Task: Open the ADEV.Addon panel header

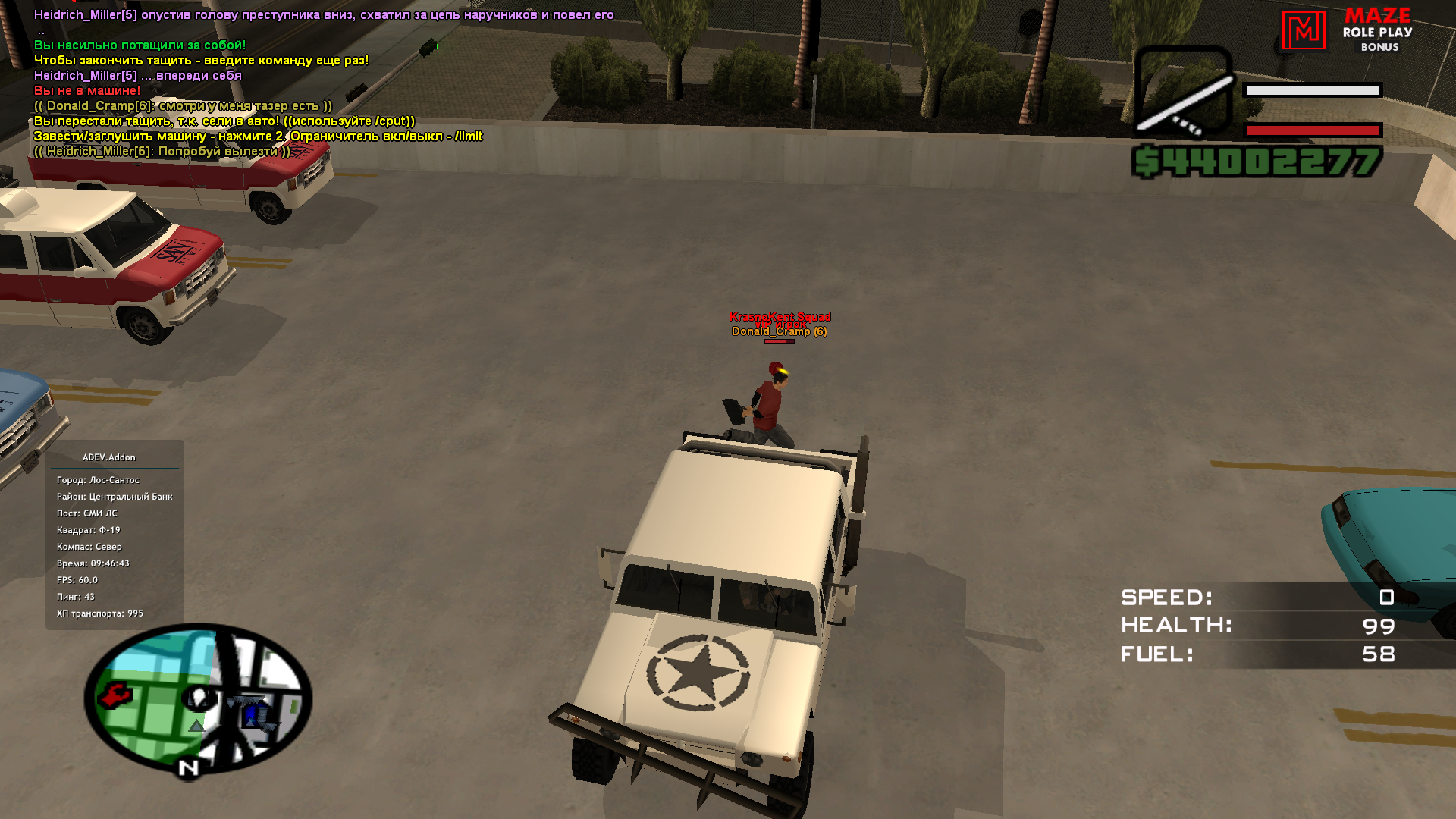Action: click(x=108, y=457)
